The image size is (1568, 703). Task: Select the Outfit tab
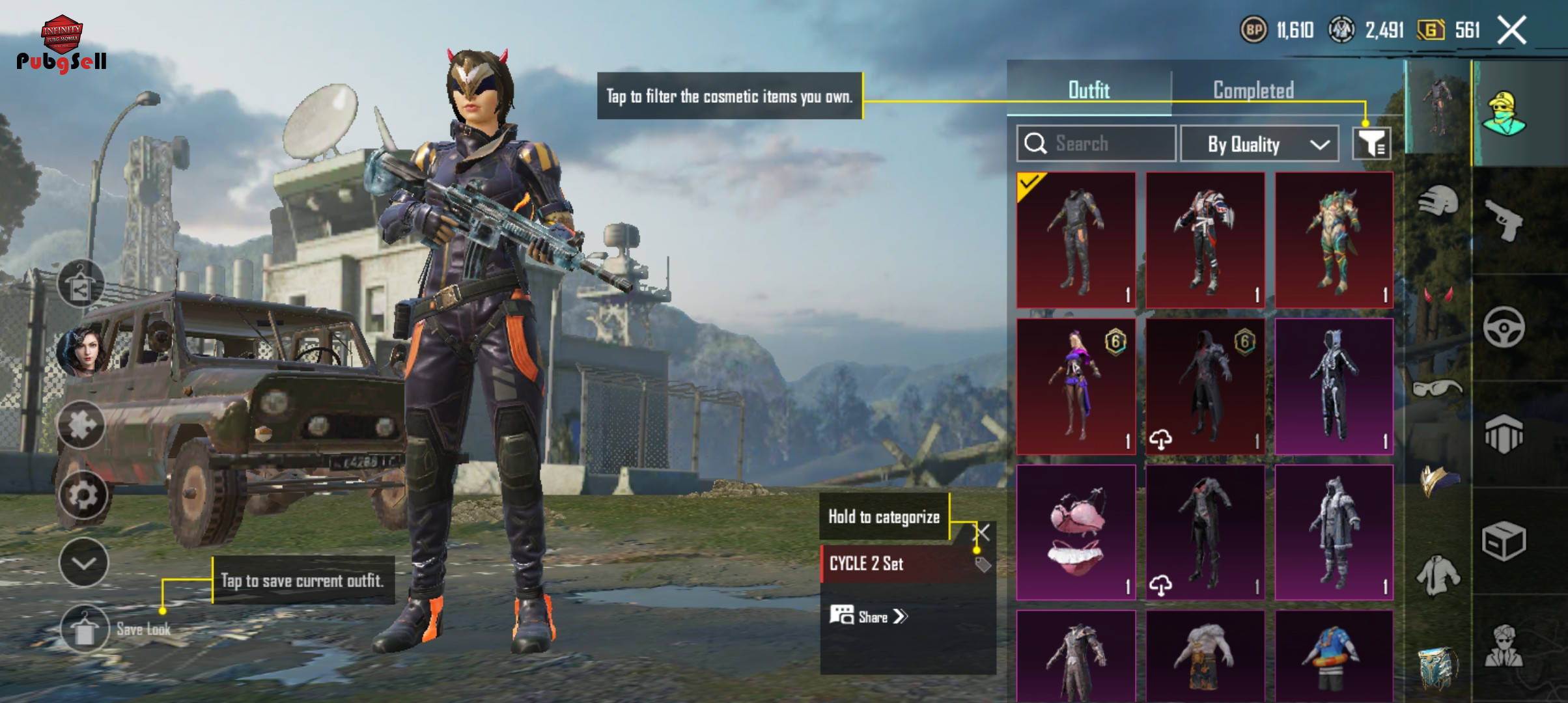coord(1089,90)
